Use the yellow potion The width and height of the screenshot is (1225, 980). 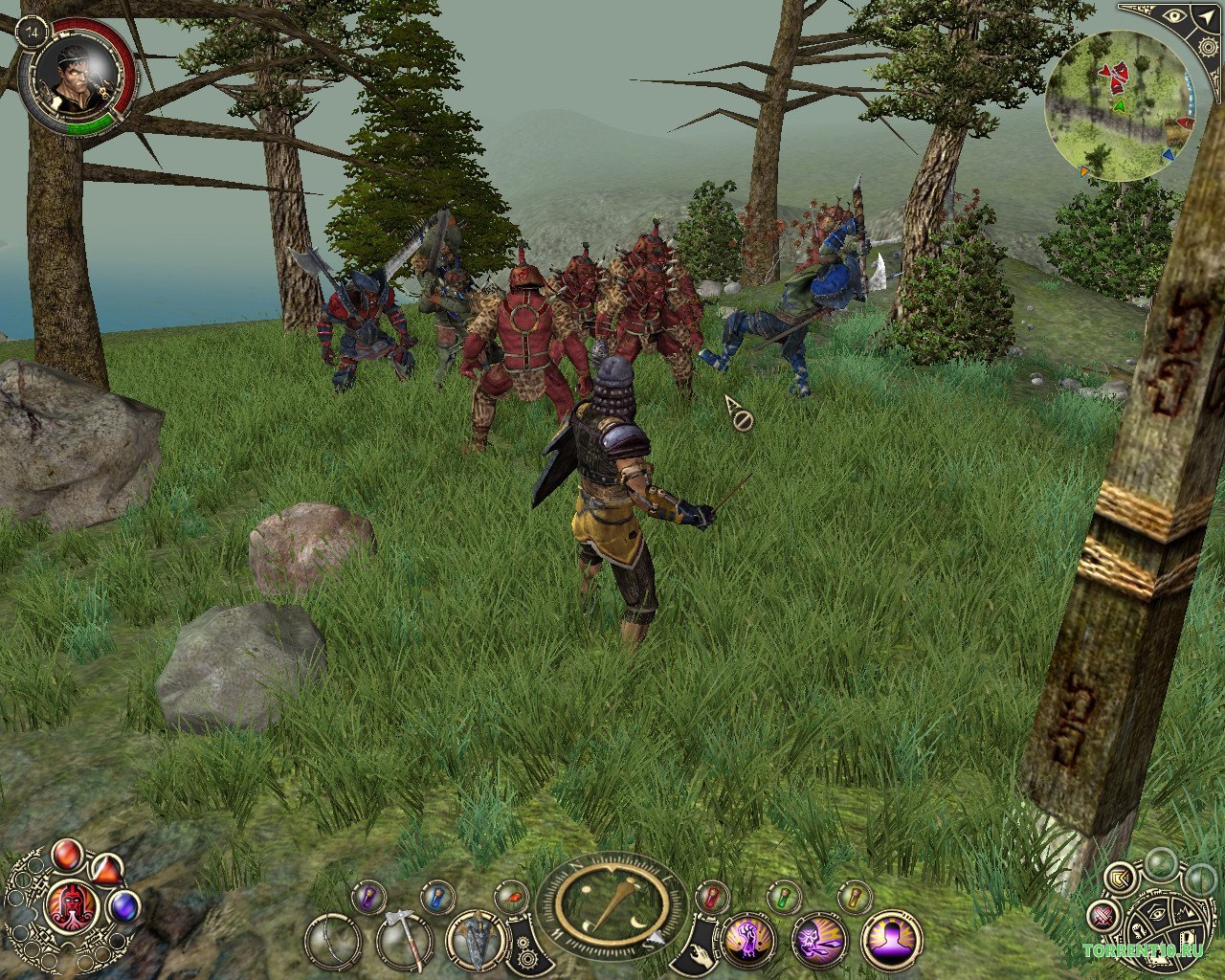[853, 897]
